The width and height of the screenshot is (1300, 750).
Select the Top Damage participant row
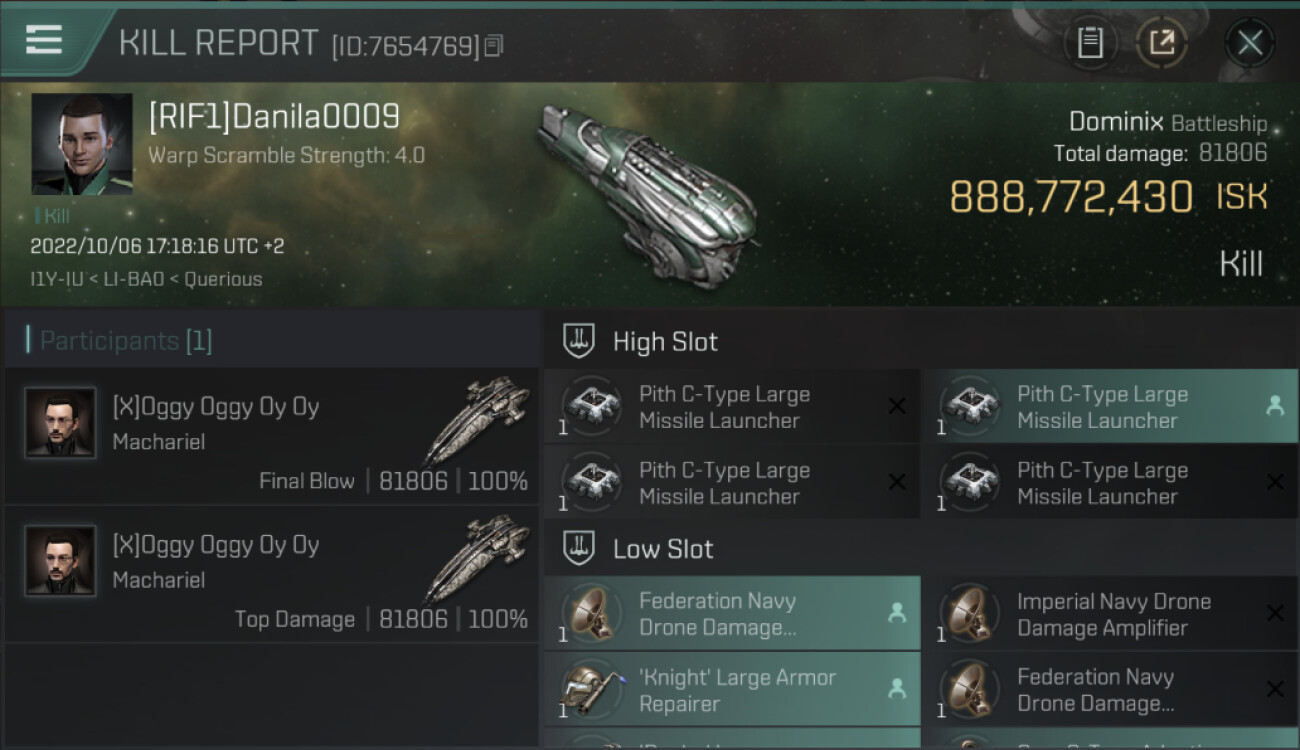pos(272,575)
